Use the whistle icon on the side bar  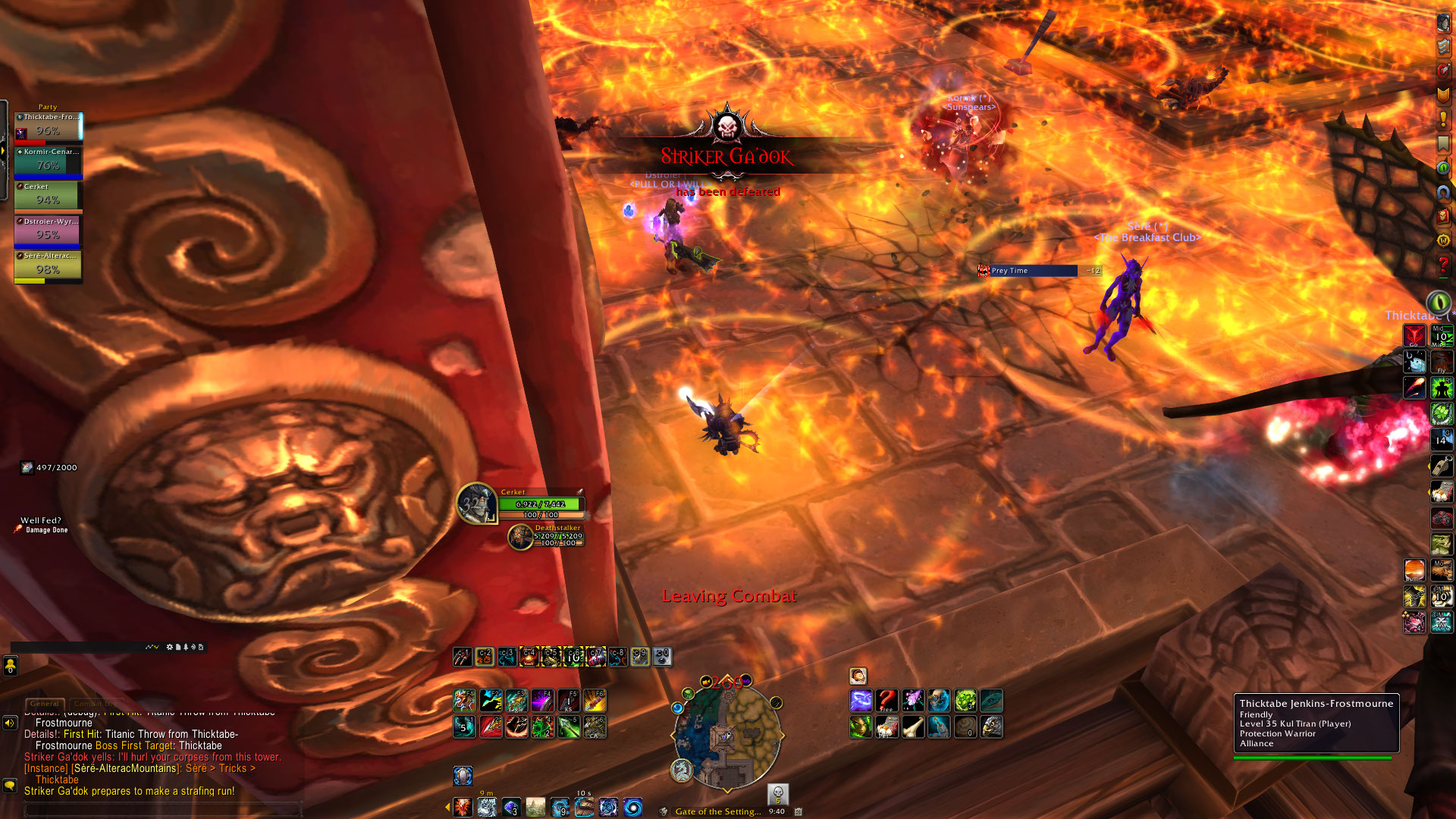click(x=1441, y=466)
